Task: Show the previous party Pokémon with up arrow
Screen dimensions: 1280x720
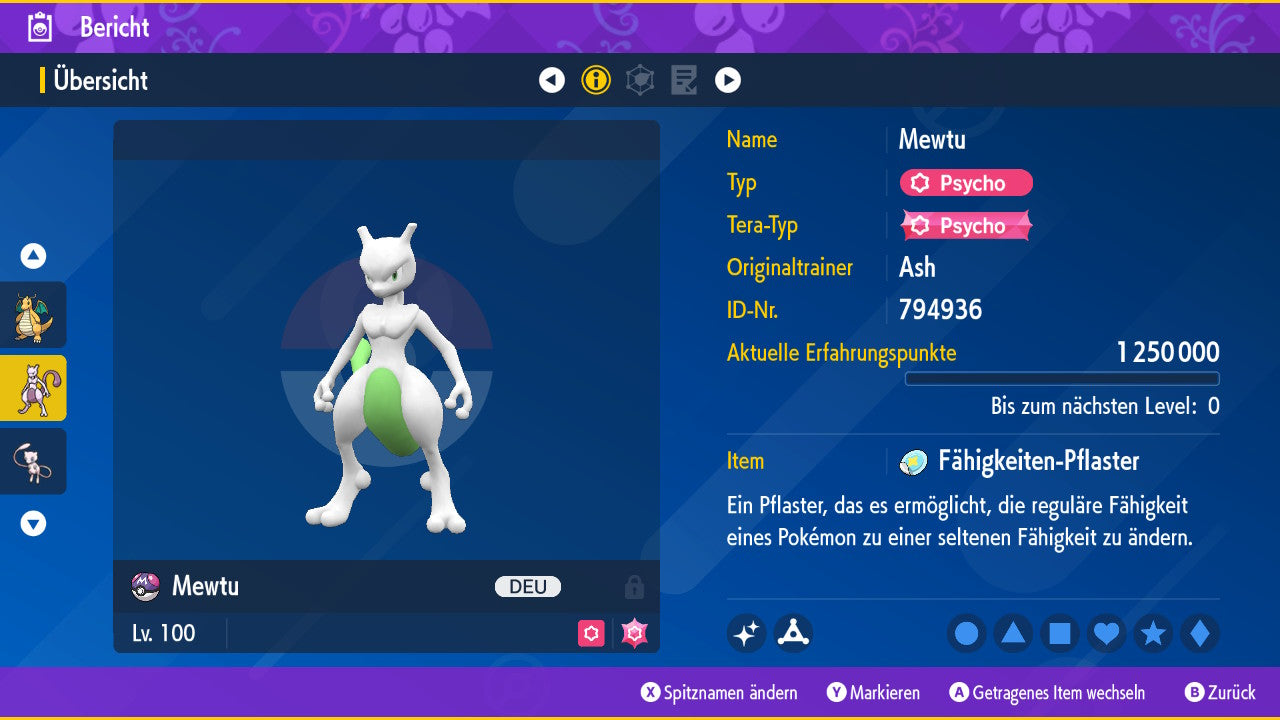Action: pyautogui.click(x=33, y=256)
